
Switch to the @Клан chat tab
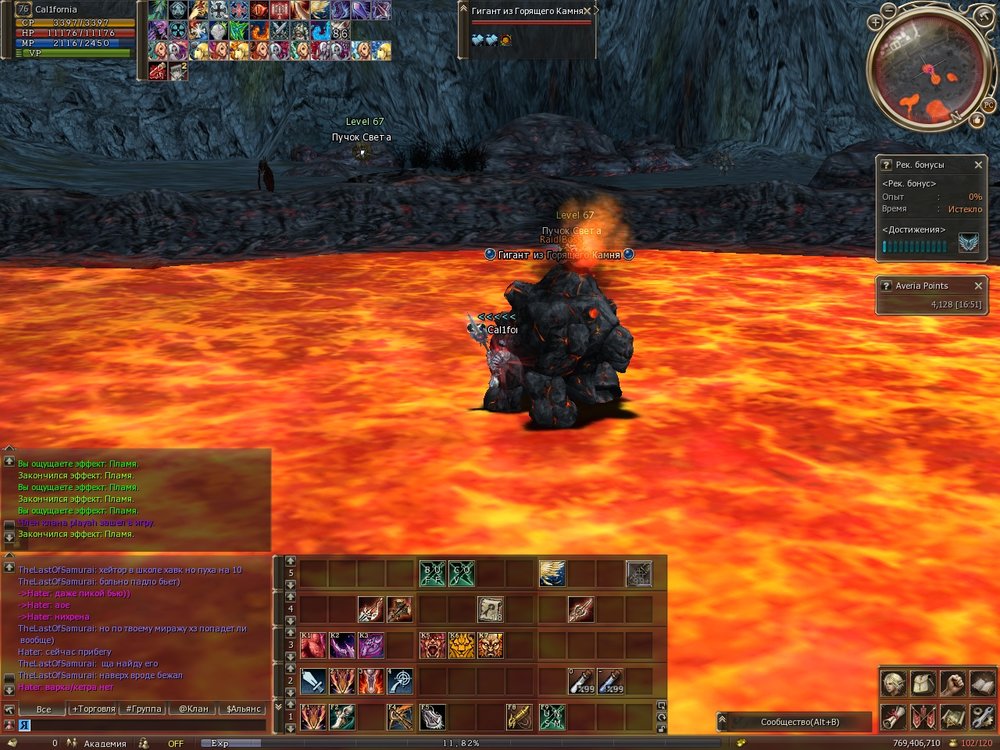pyautogui.click(x=193, y=709)
